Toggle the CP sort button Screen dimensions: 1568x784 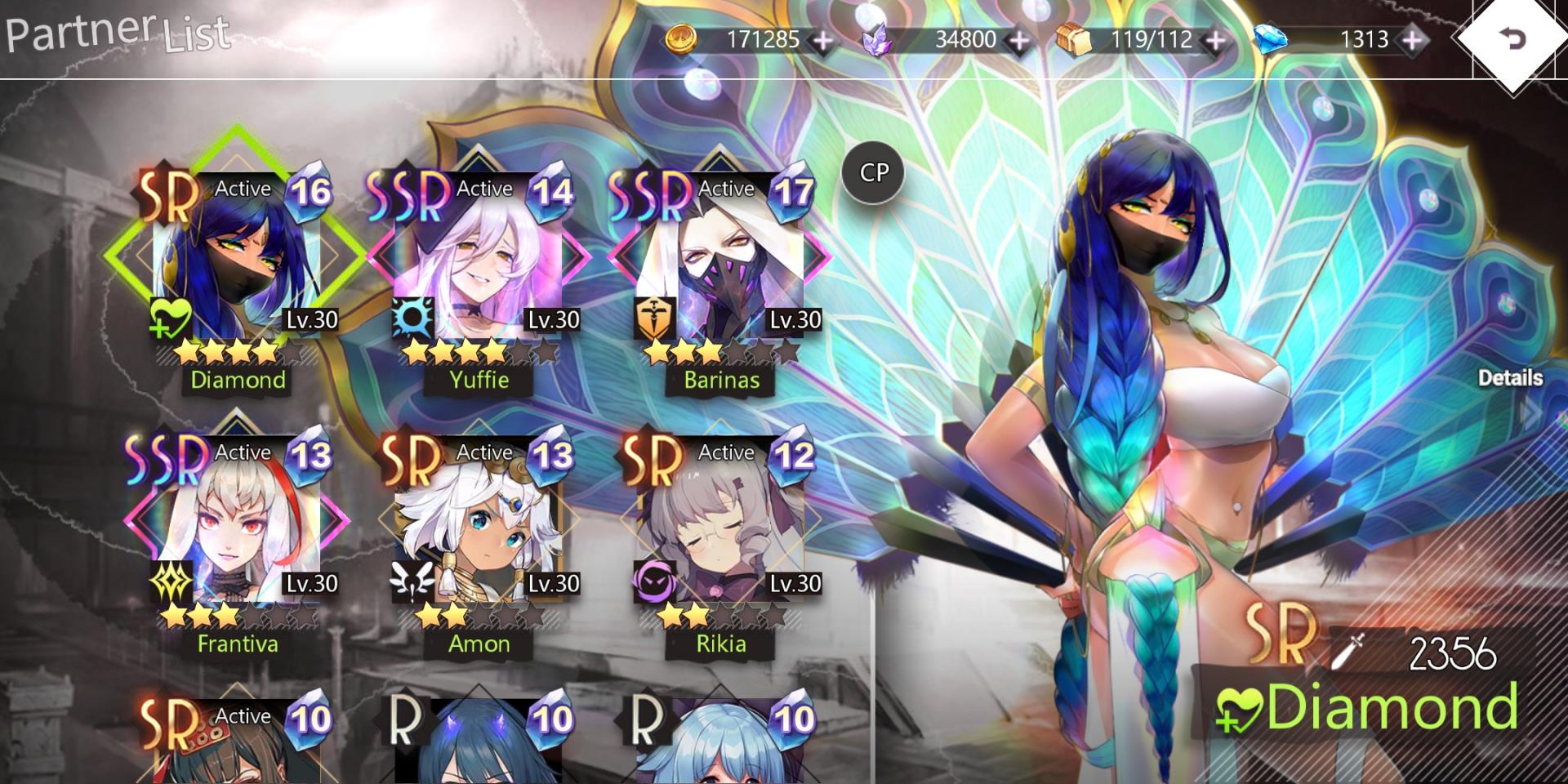tap(873, 172)
